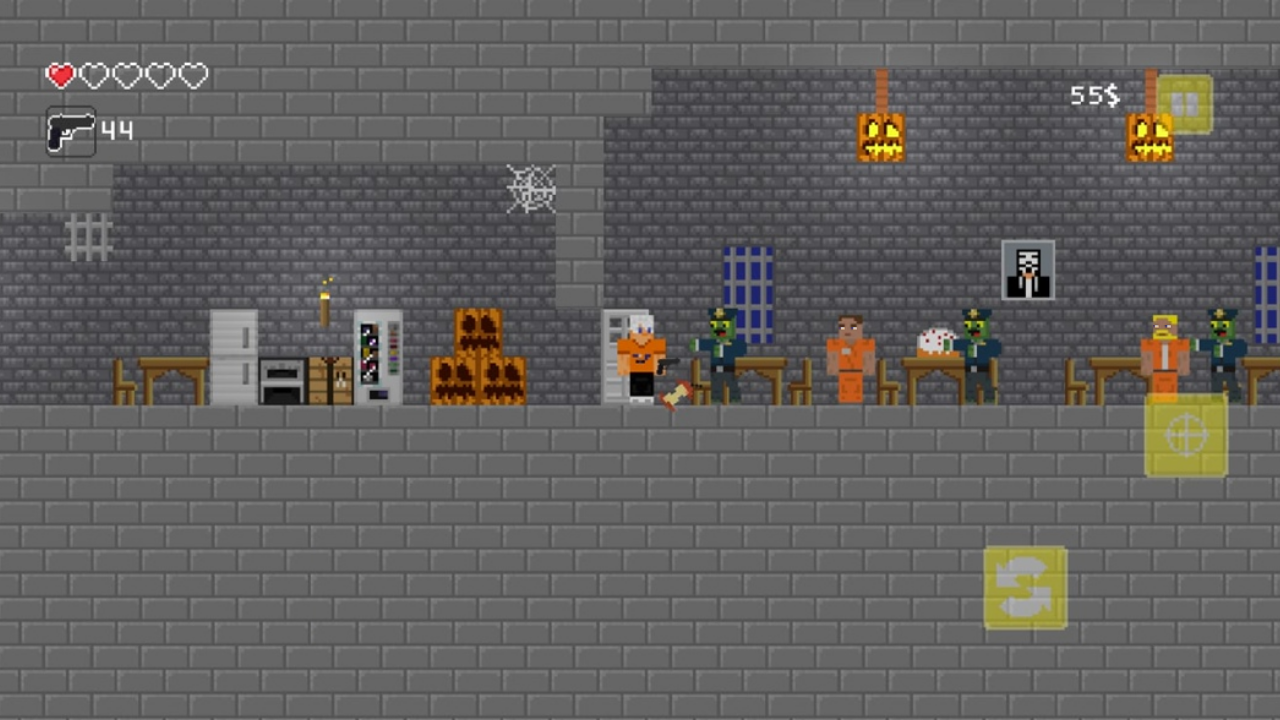
Task: Click the spider web on the ceiling
Action: pyautogui.click(x=531, y=189)
